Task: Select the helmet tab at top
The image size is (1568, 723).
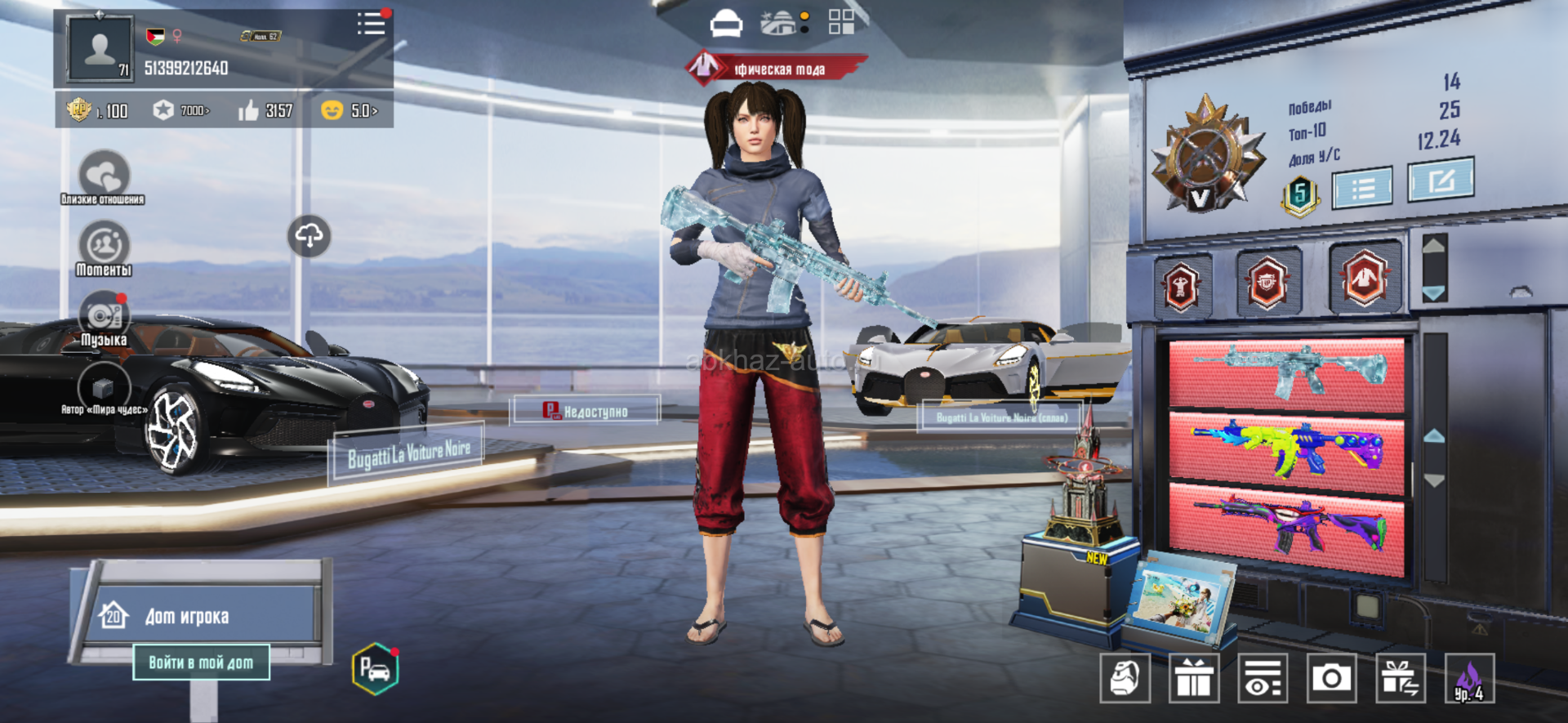Action: pyautogui.click(x=726, y=24)
